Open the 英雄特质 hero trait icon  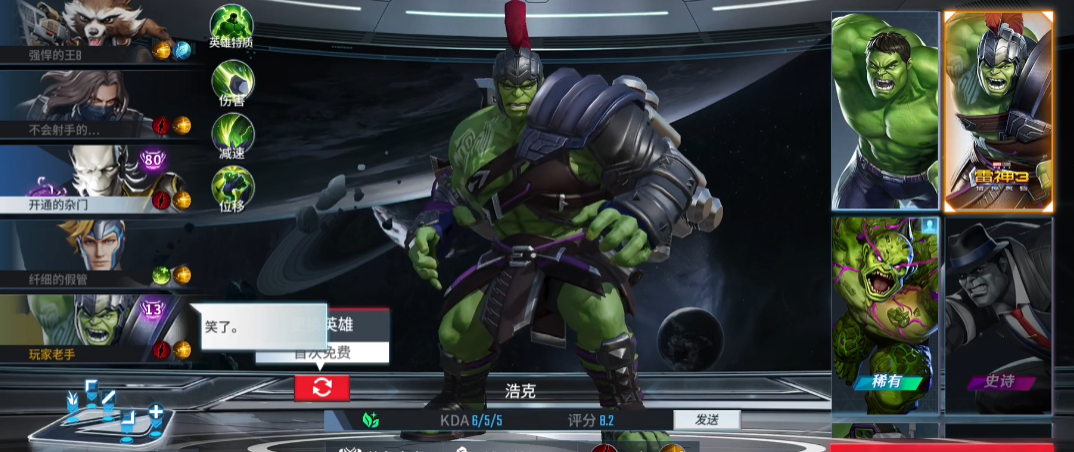[231, 24]
